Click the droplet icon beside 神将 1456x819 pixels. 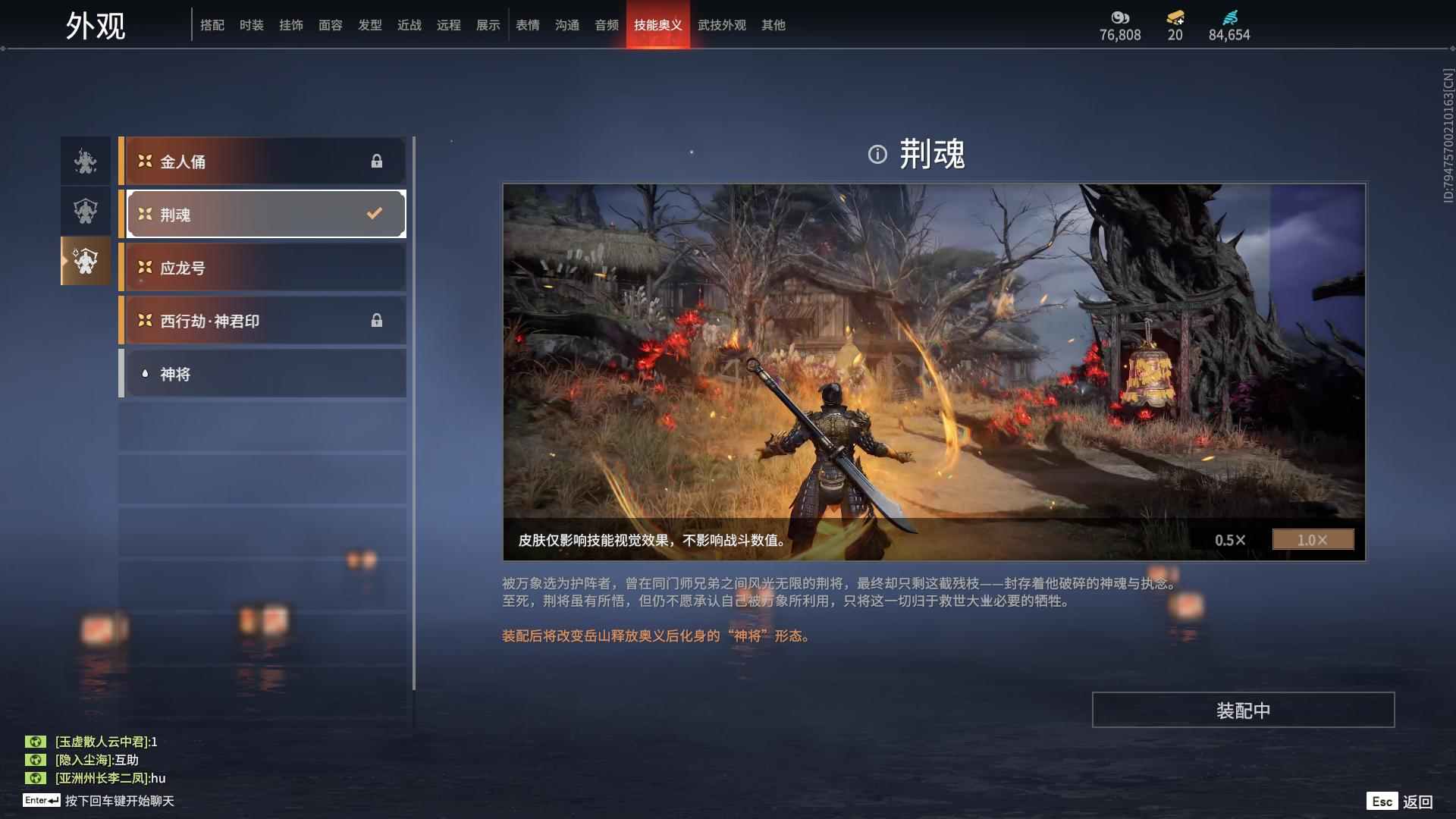145,373
